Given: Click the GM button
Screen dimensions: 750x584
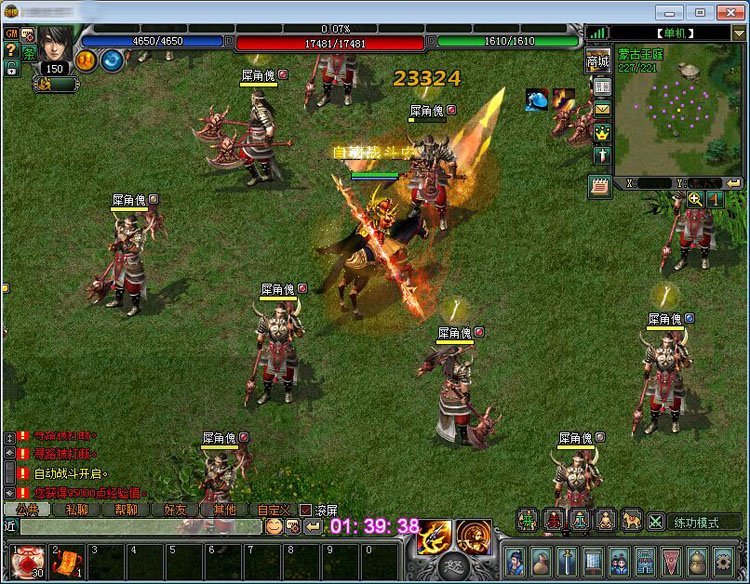Looking at the screenshot, I should point(11,34).
